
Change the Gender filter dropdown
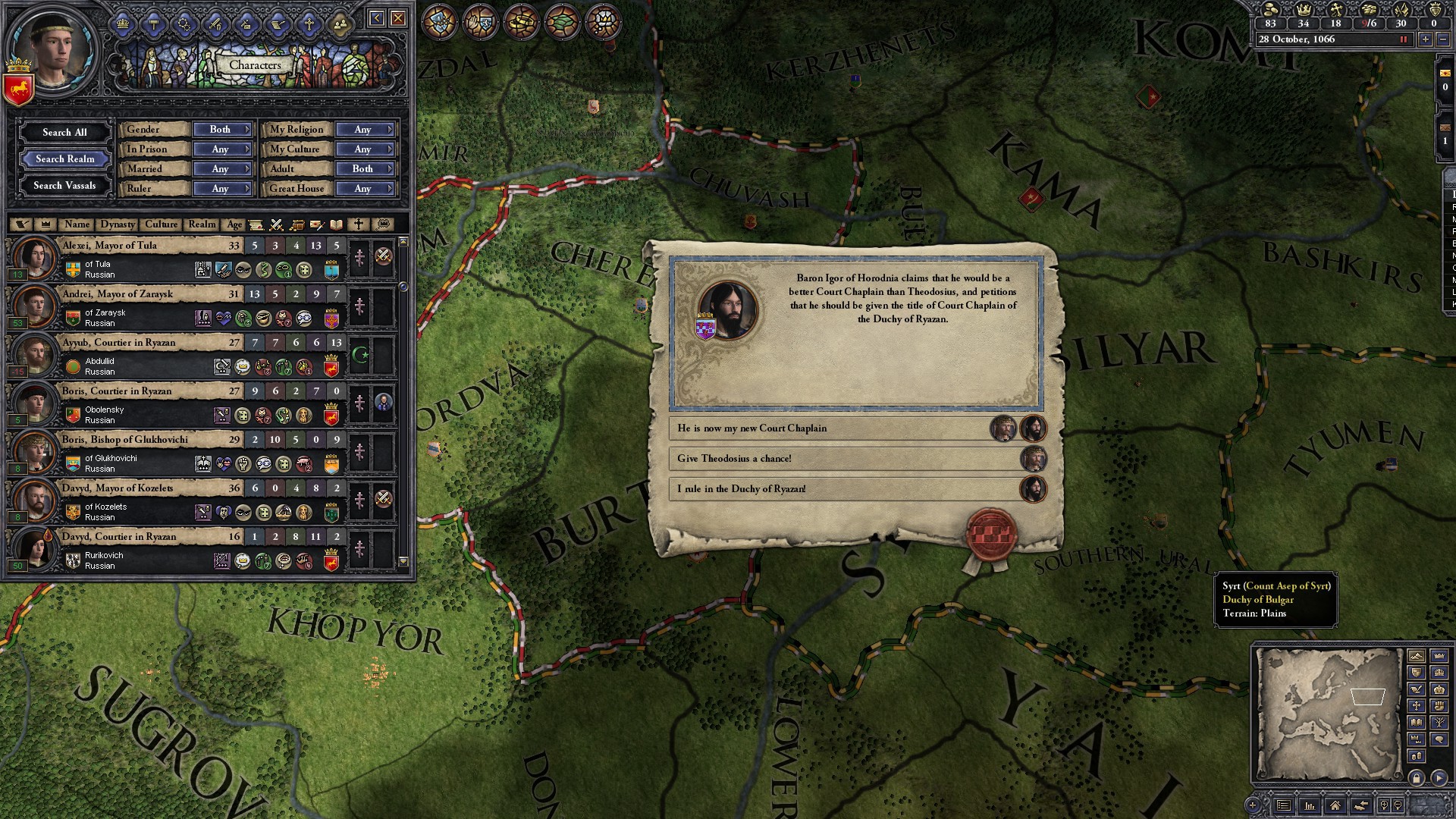[221, 130]
